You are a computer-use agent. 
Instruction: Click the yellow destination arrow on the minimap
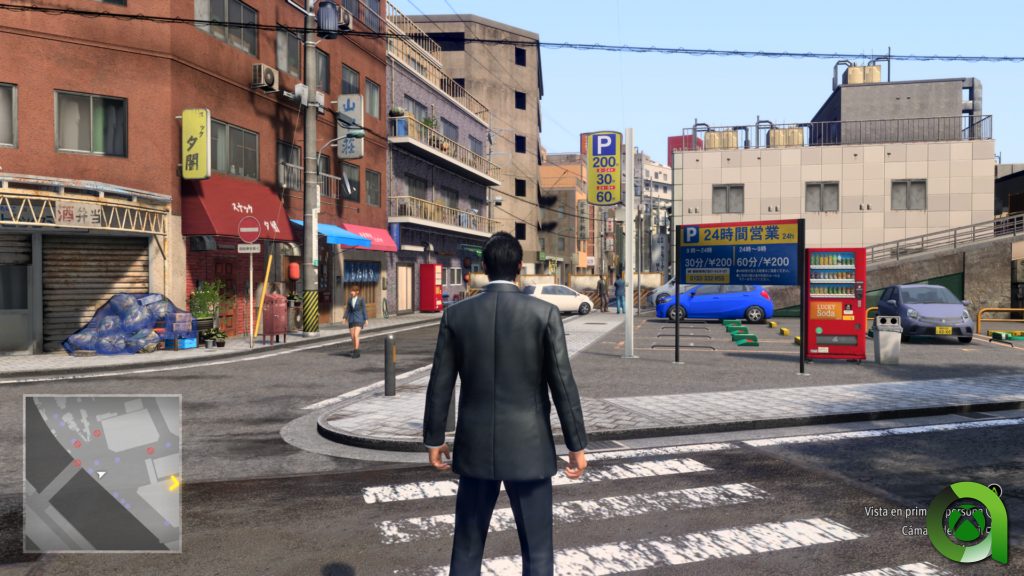pyautogui.click(x=174, y=483)
